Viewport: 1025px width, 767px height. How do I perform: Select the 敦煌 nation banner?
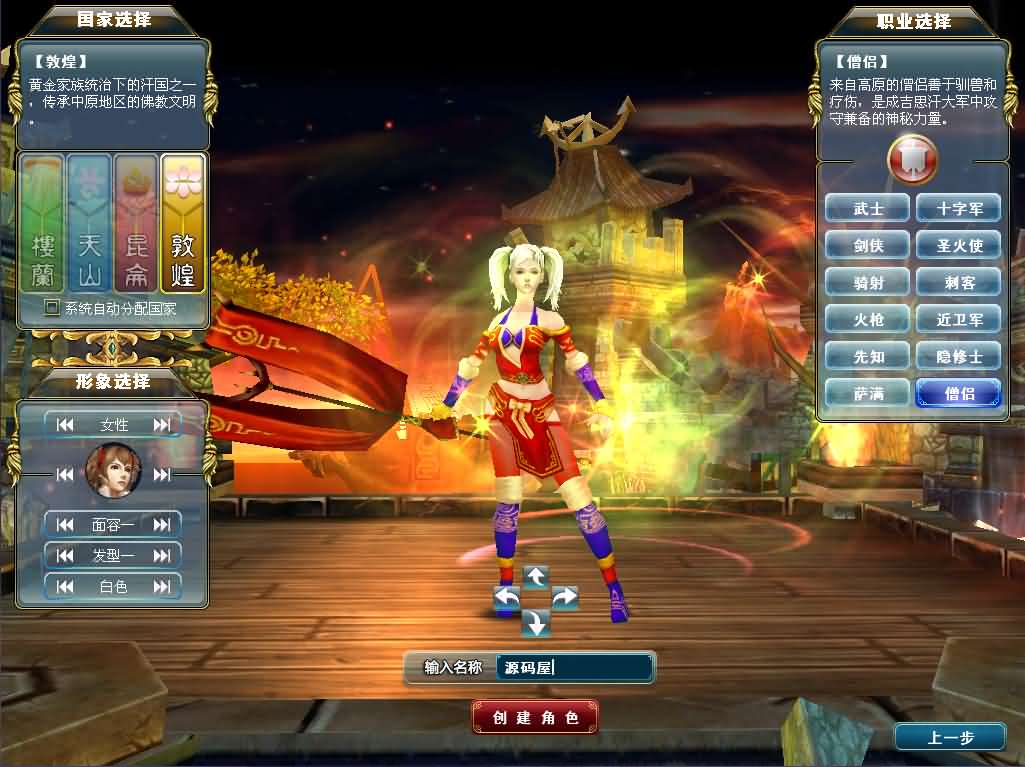[x=182, y=224]
